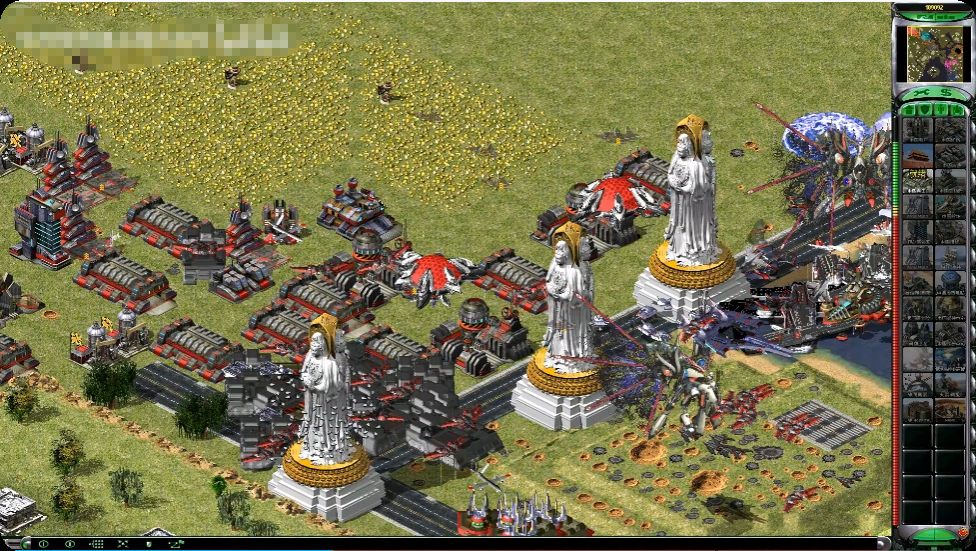Viewport: 976px width, 551px height.
Task: Activate the dollar-sign sell button
Action: tap(944, 93)
